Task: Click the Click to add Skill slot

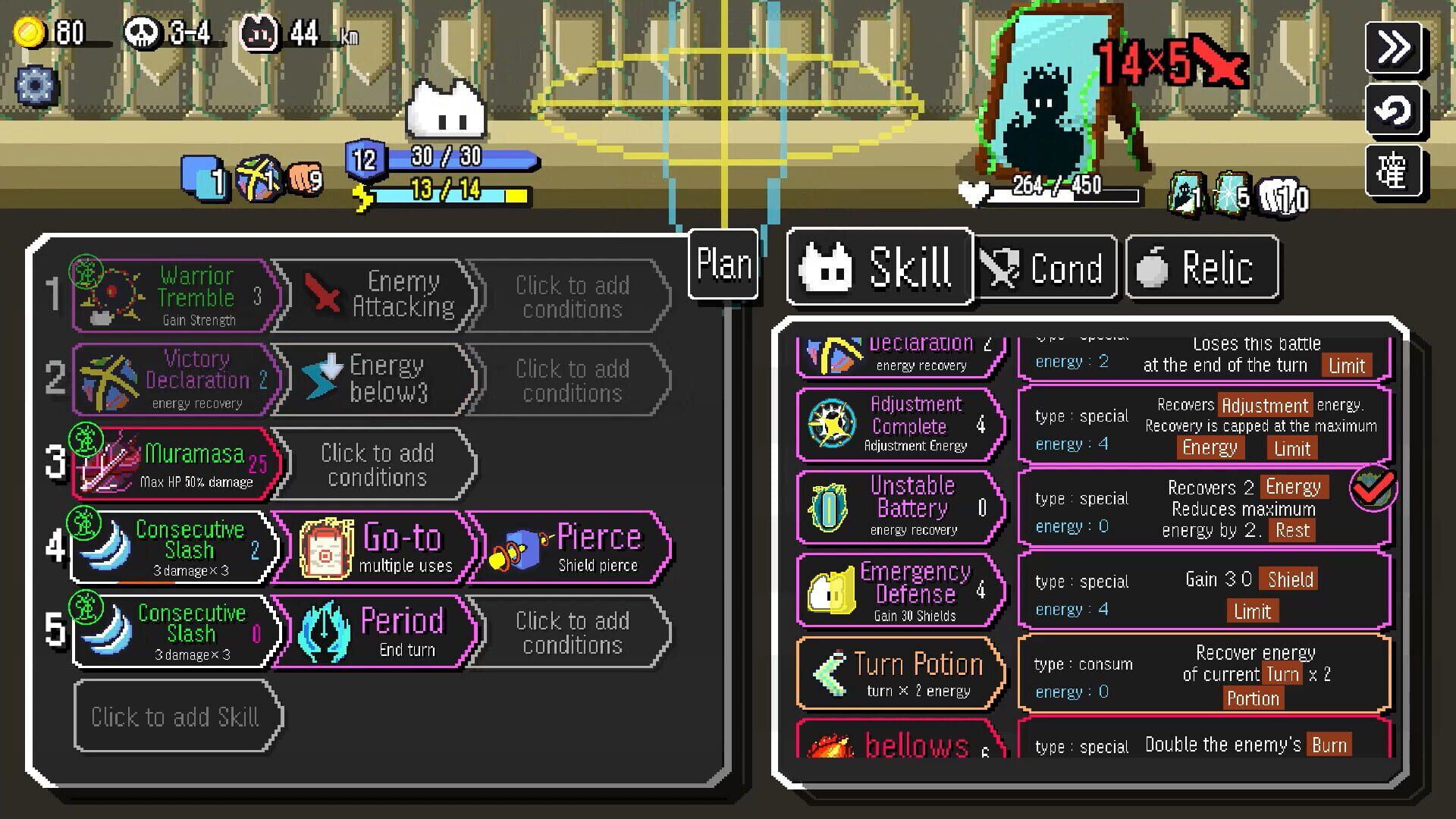Action: pyautogui.click(x=176, y=715)
